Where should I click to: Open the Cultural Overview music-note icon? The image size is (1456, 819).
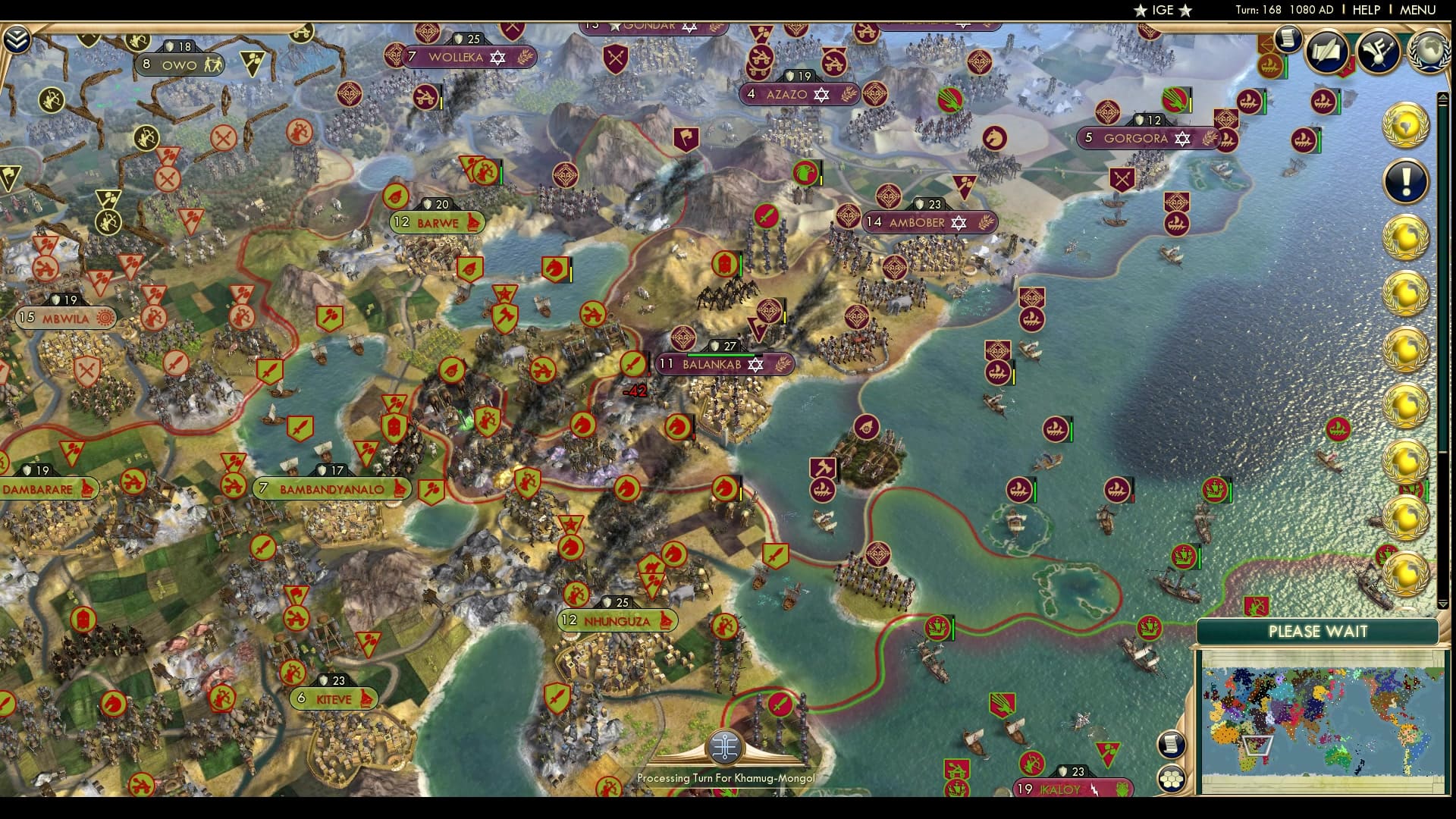(x=1379, y=52)
